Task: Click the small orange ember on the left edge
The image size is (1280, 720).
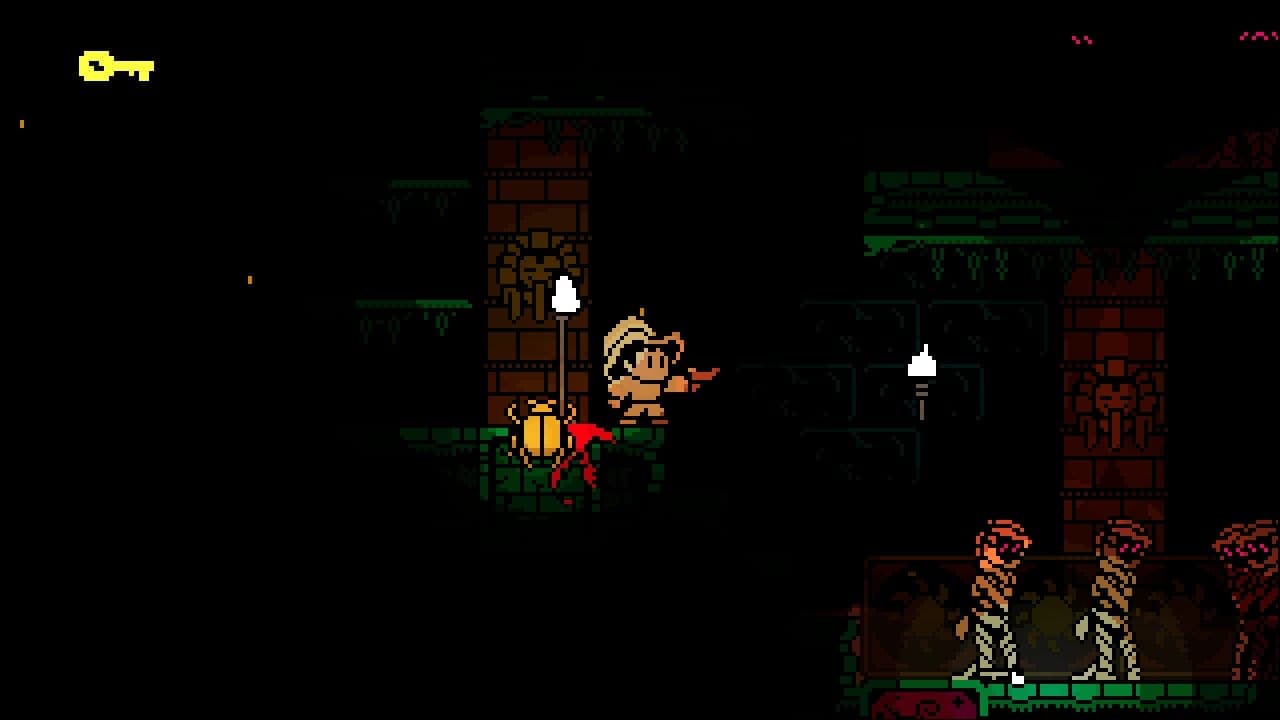Action: pyautogui.click(x=21, y=124)
